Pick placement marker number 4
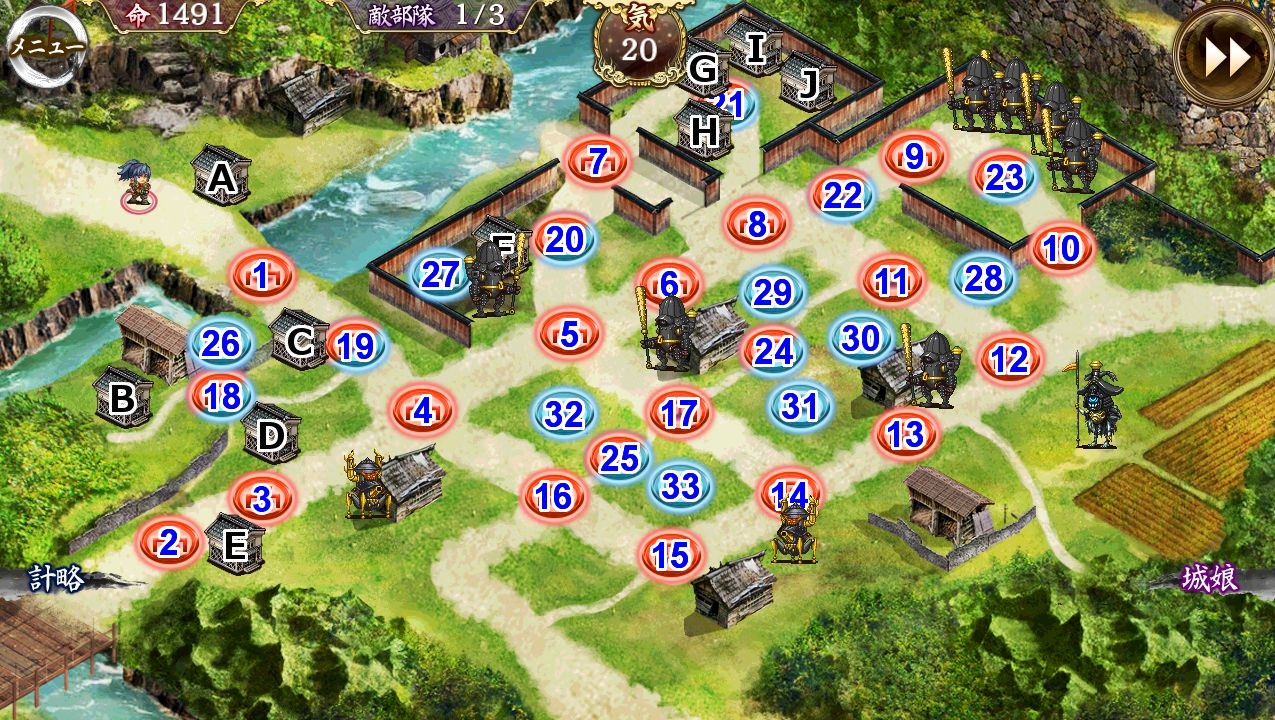1275x720 pixels. 423,410
